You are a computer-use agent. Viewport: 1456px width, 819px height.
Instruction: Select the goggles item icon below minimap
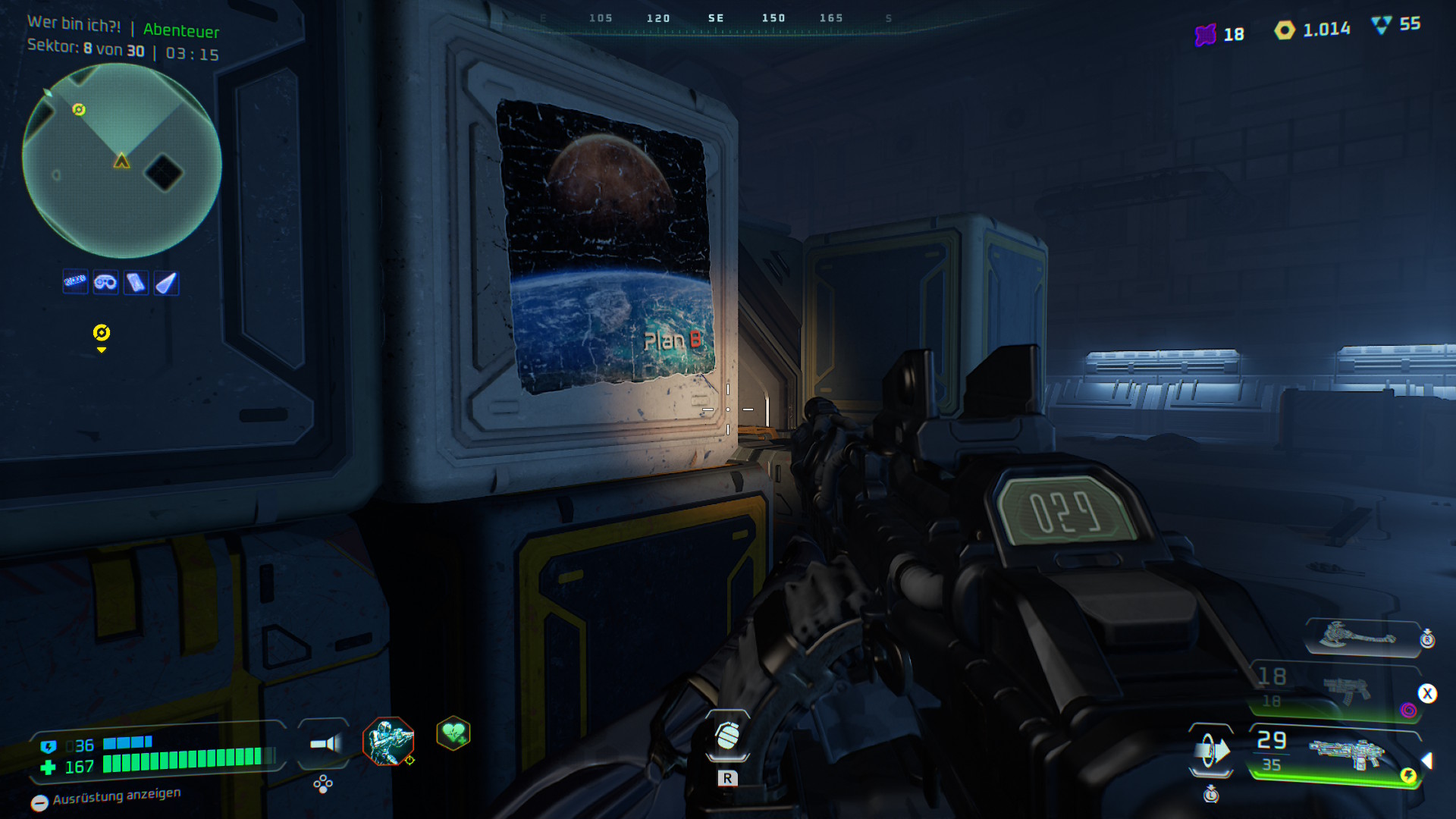point(105,283)
